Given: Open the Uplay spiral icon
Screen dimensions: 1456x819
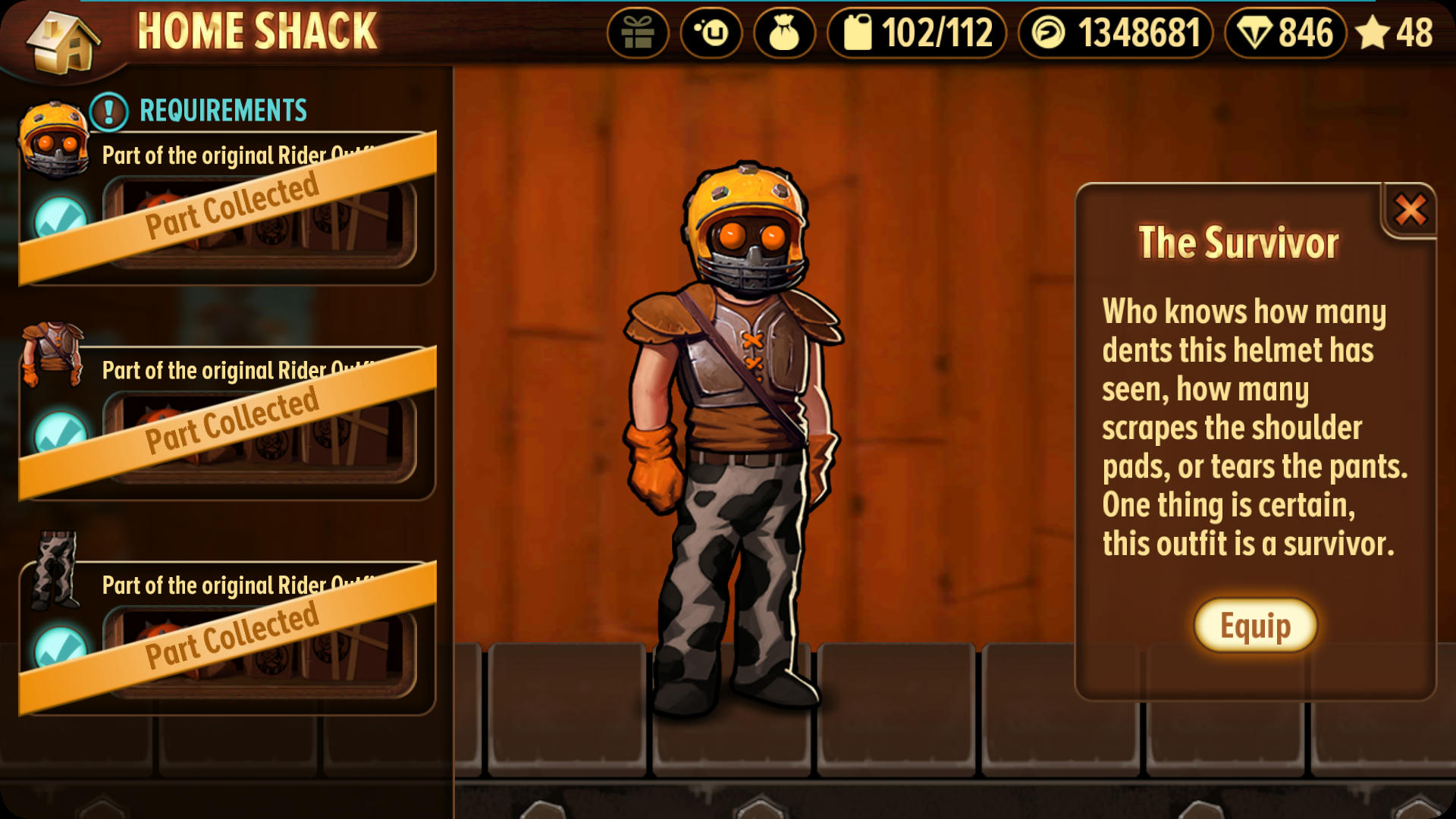Looking at the screenshot, I should click(x=711, y=33).
